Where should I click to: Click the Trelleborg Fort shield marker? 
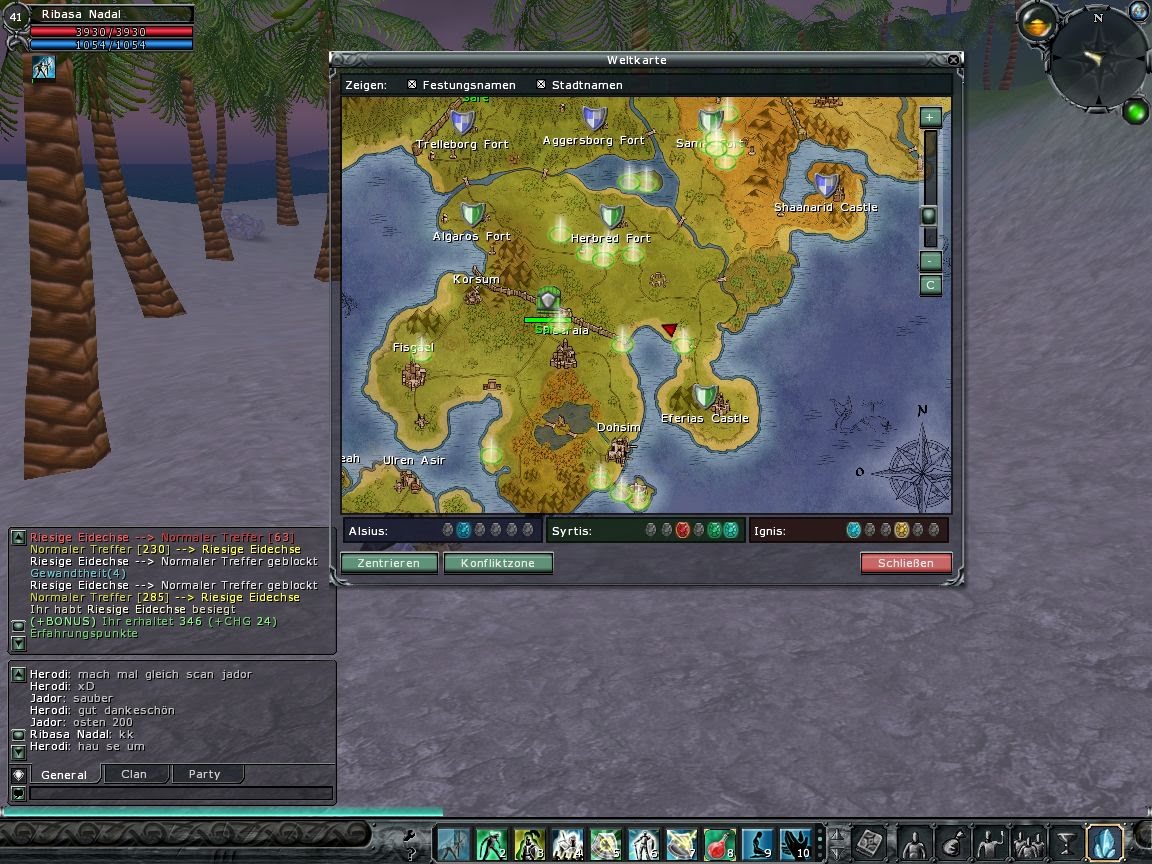(462, 123)
